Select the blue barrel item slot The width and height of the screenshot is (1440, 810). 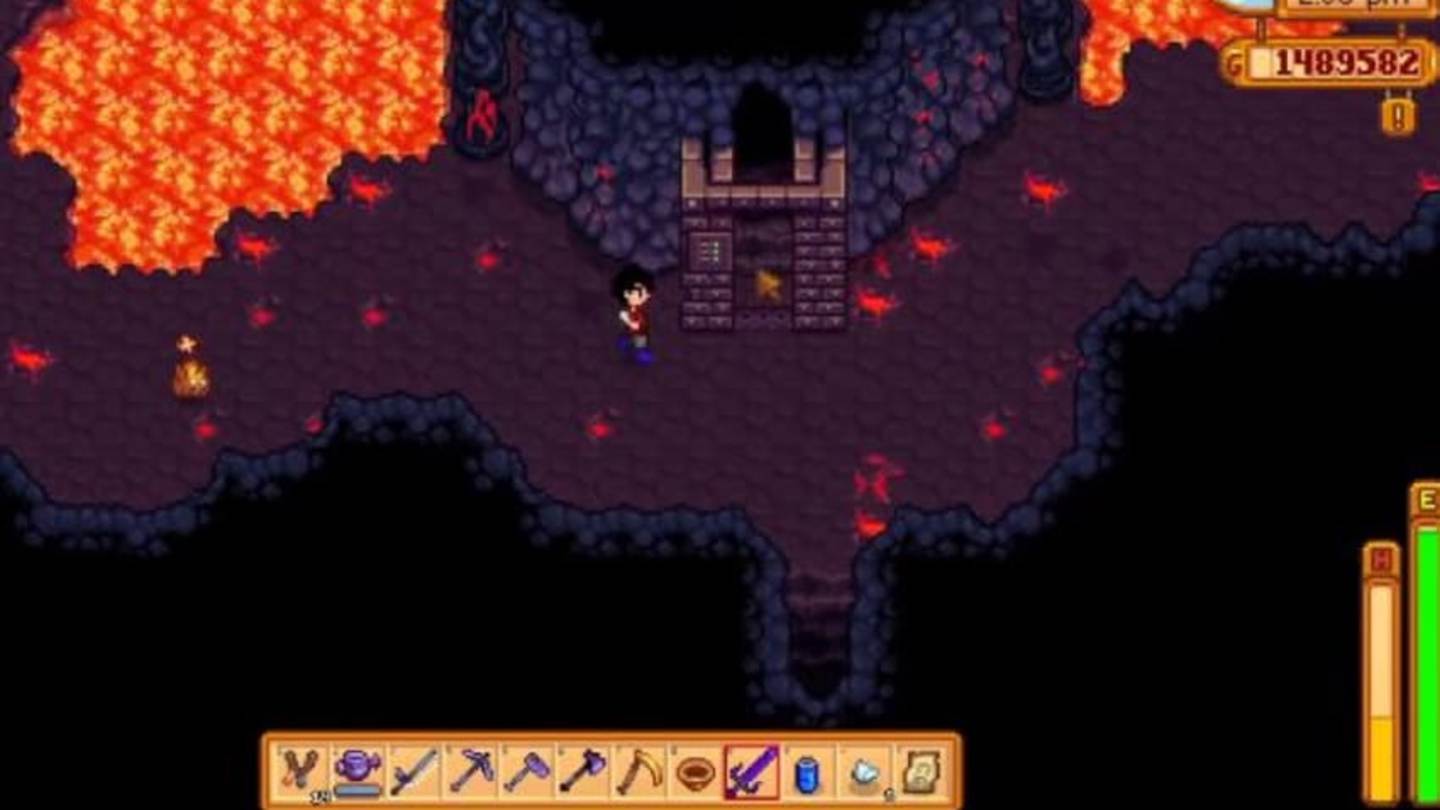(808, 772)
